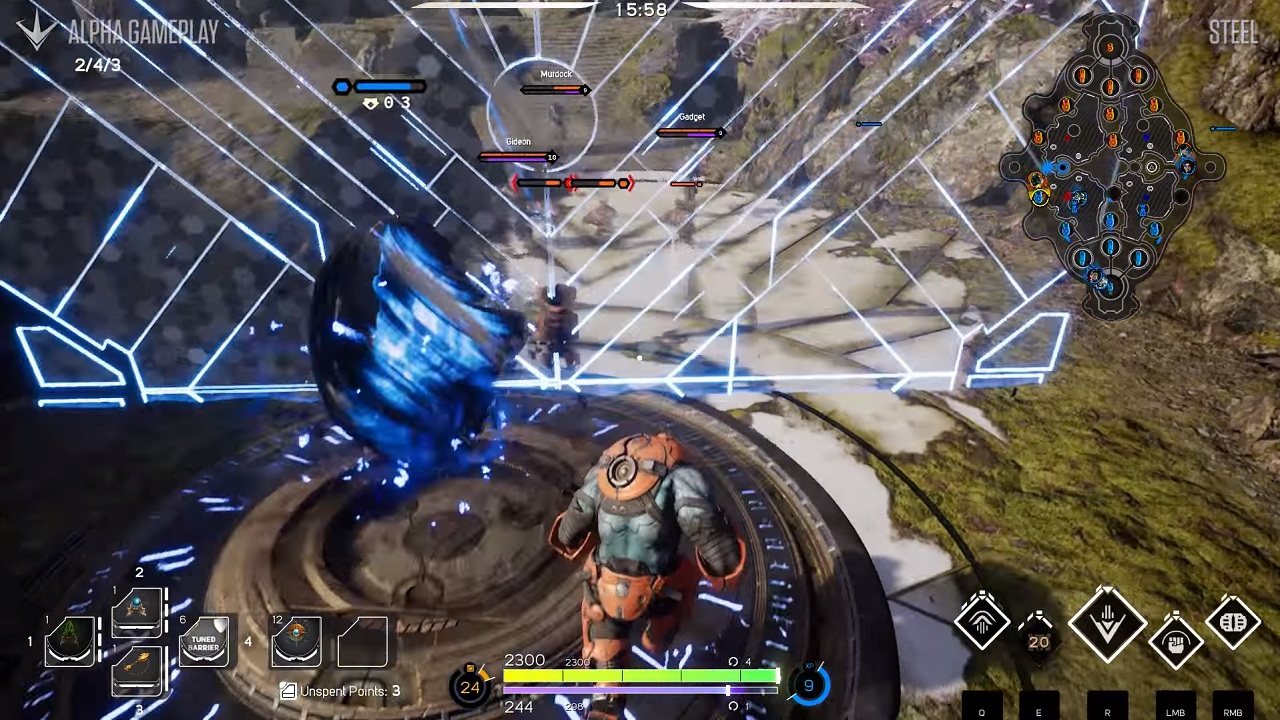Viewport: 1280px width, 720px height.
Task: Use the fist basic attack ability
Action: click(1176, 639)
